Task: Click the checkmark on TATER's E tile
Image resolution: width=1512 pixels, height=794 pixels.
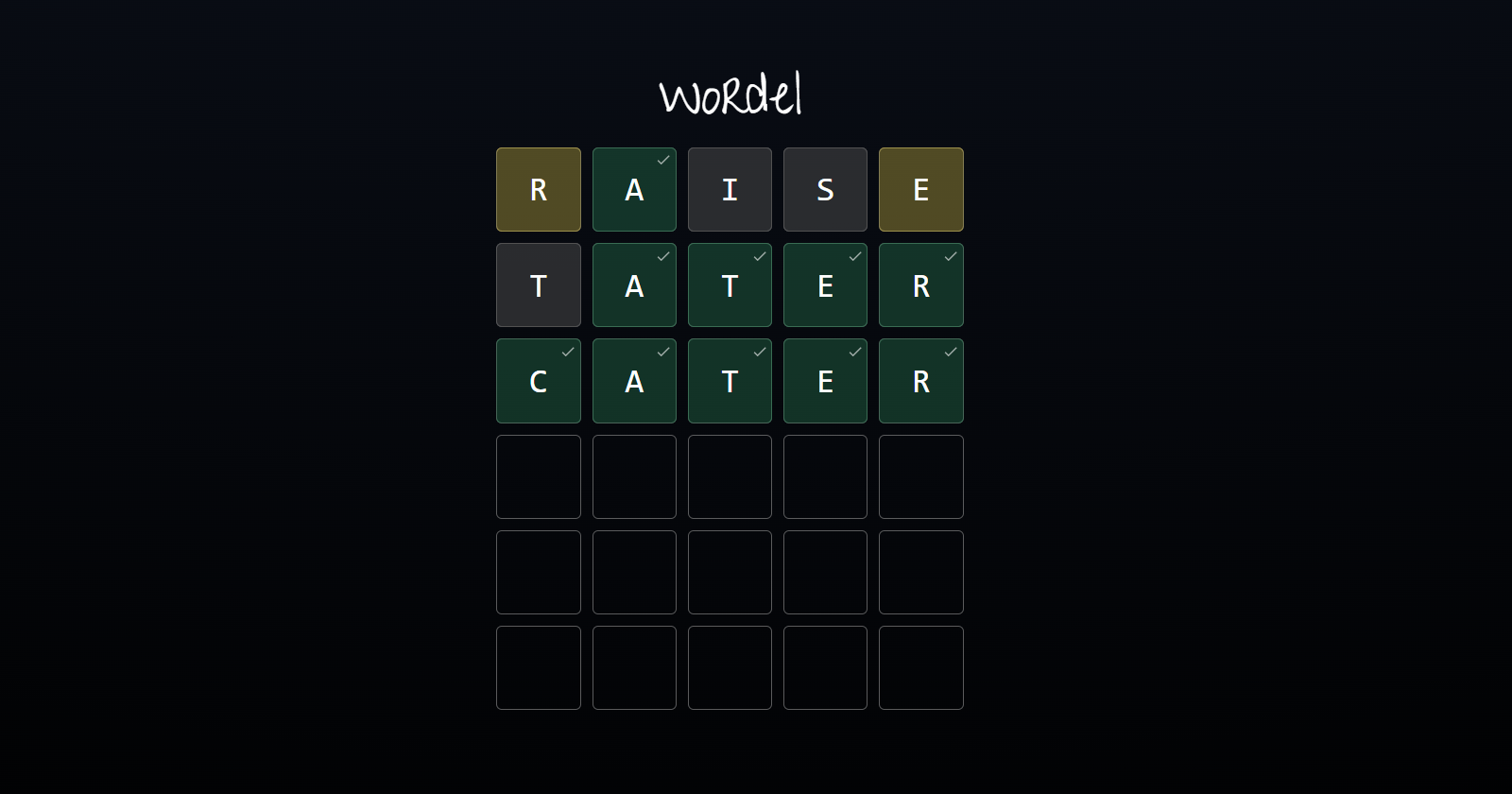Action: point(854,255)
